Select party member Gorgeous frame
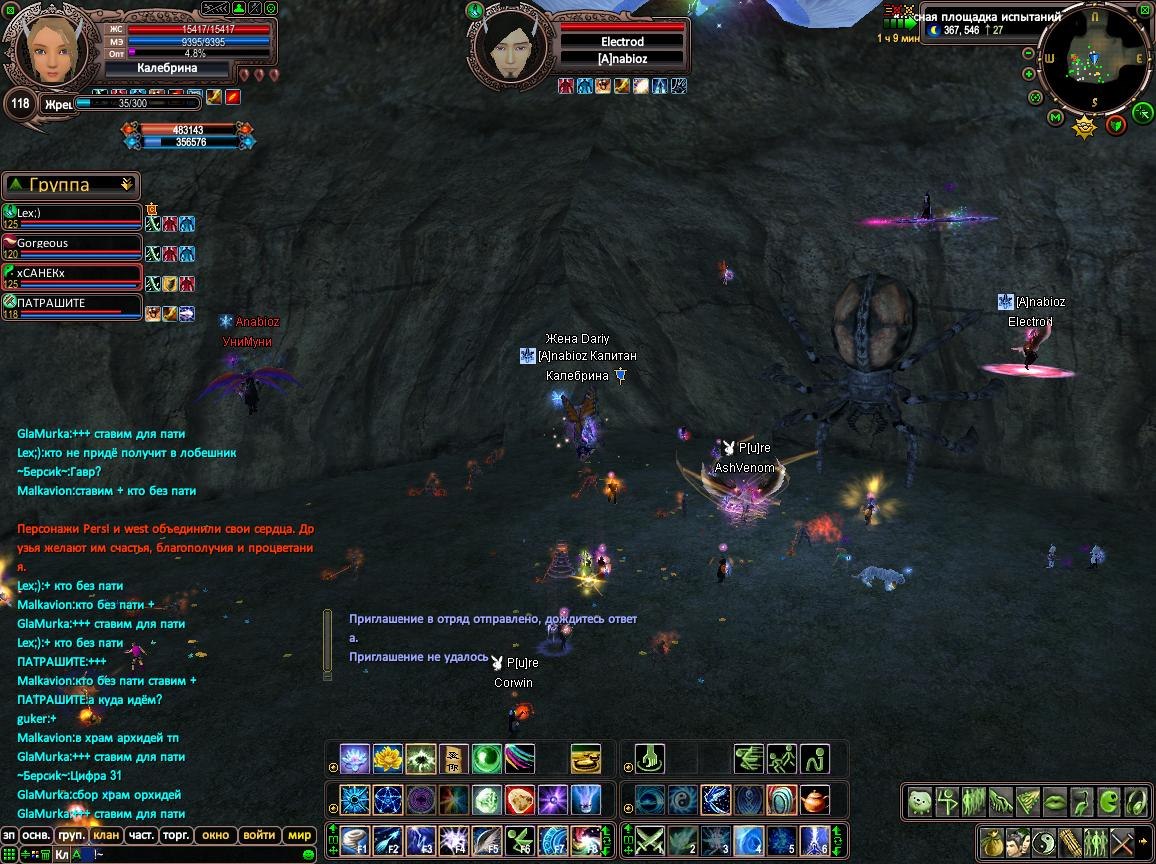This screenshot has width=1156, height=864. tap(72, 244)
